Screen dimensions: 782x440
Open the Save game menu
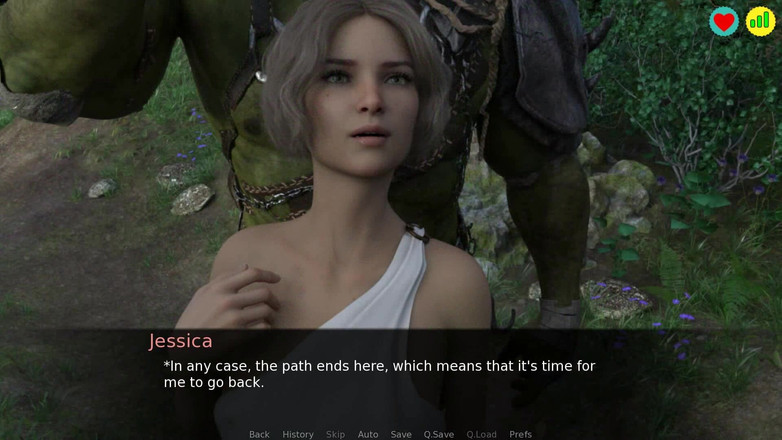(401, 434)
